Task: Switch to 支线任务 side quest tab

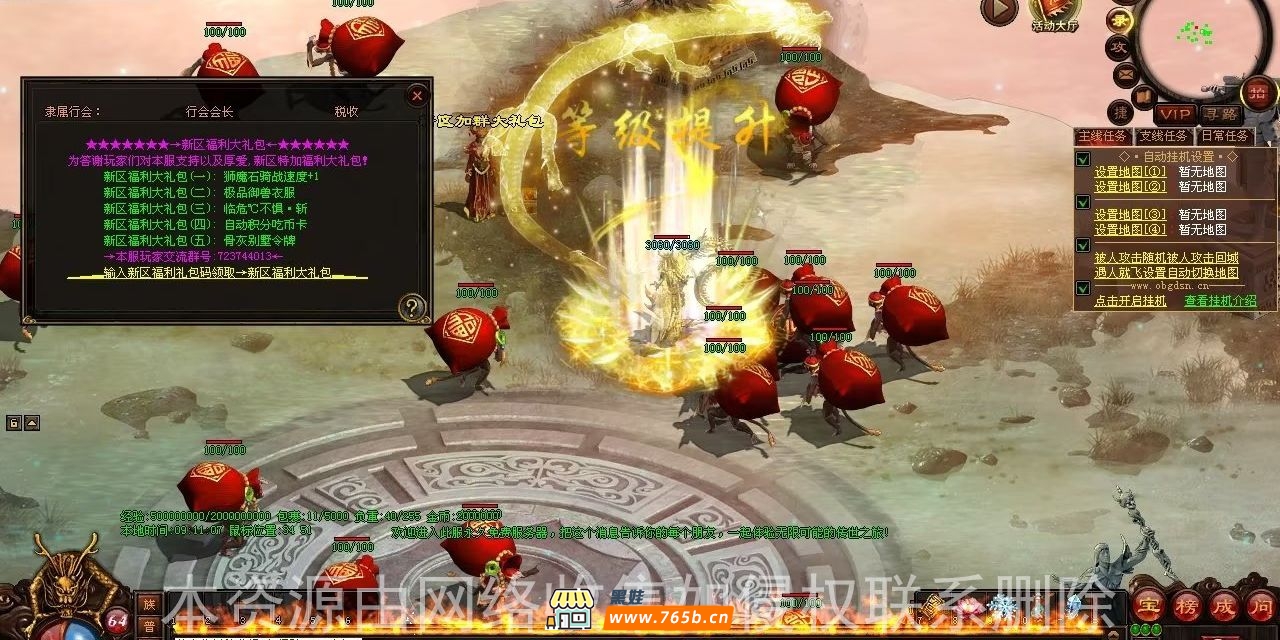Action: click(x=1164, y=136)
